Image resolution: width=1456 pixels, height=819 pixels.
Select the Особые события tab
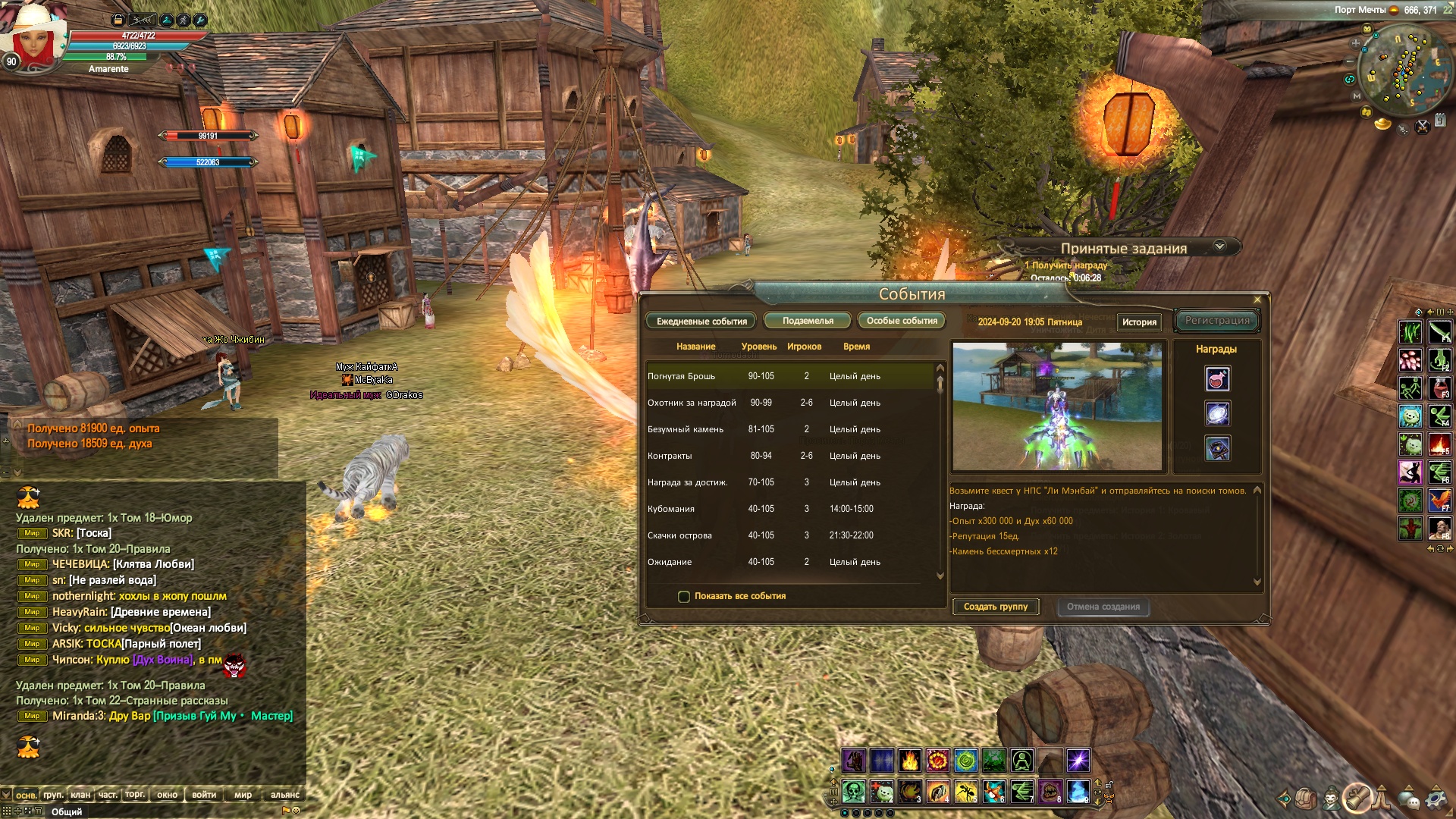[x=902, y=321]
